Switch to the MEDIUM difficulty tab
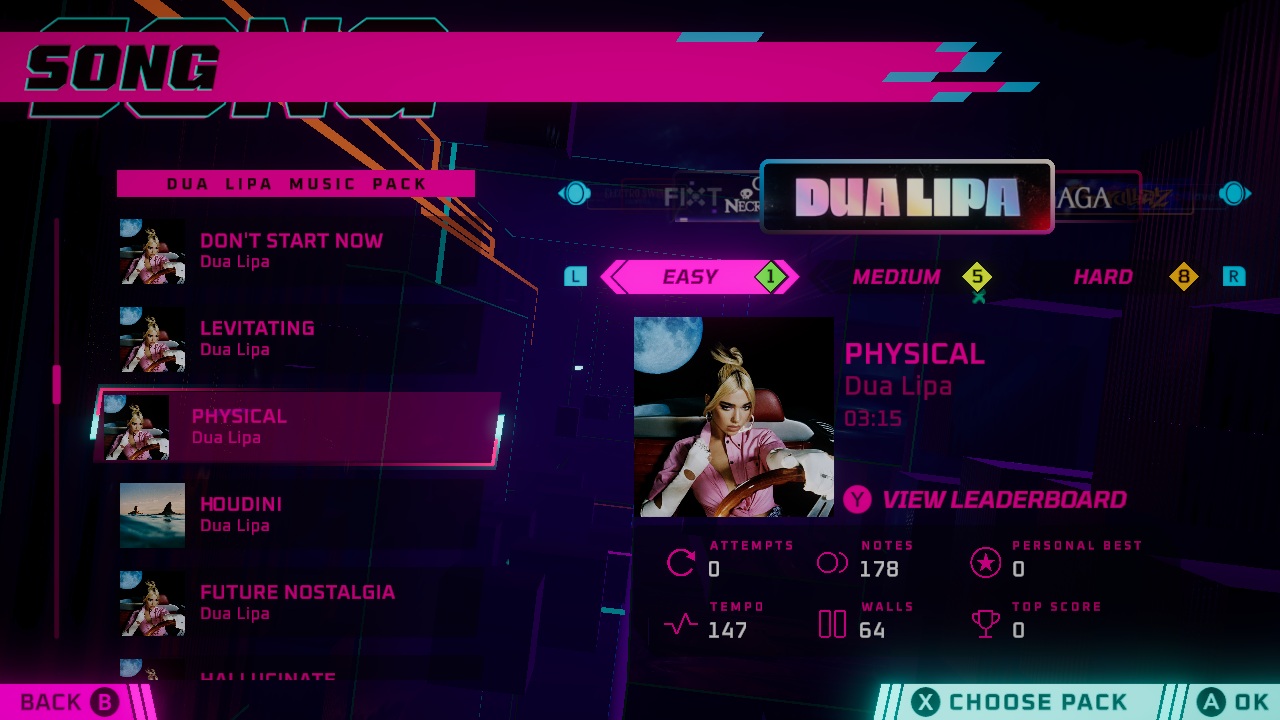The image size is (1280, 720). coord(898,277)
